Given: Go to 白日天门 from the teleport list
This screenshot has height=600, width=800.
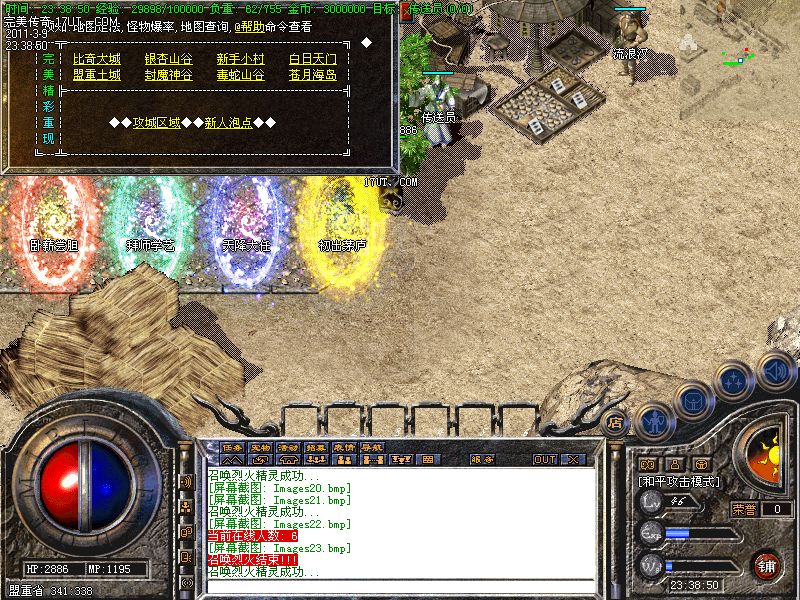Looking at the screenshot, I should point(312,59).
